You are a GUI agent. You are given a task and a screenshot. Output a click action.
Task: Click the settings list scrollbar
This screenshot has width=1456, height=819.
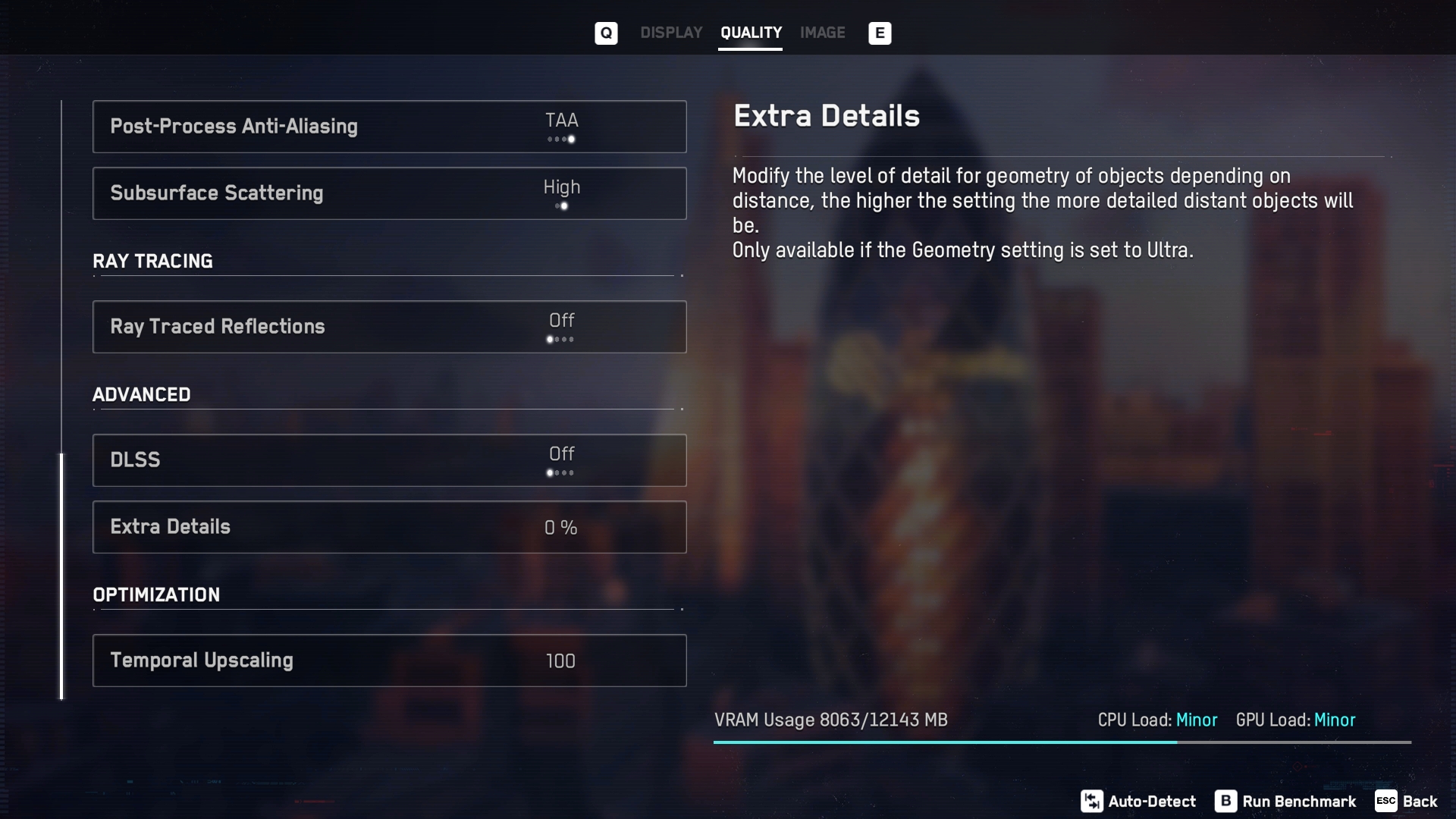coord(62,576)
